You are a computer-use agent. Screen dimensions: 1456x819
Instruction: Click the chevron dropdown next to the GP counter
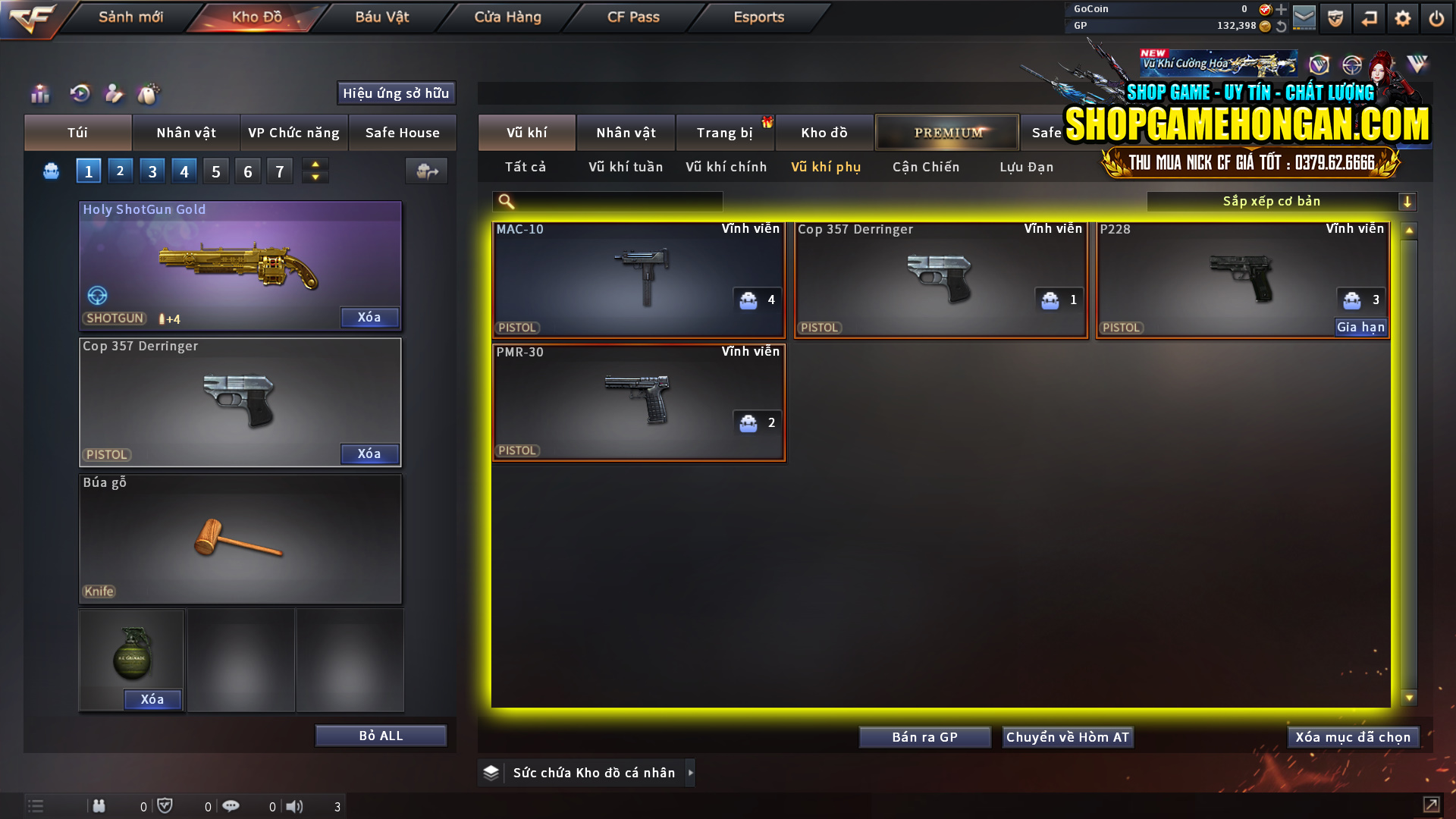[1282, 25]
